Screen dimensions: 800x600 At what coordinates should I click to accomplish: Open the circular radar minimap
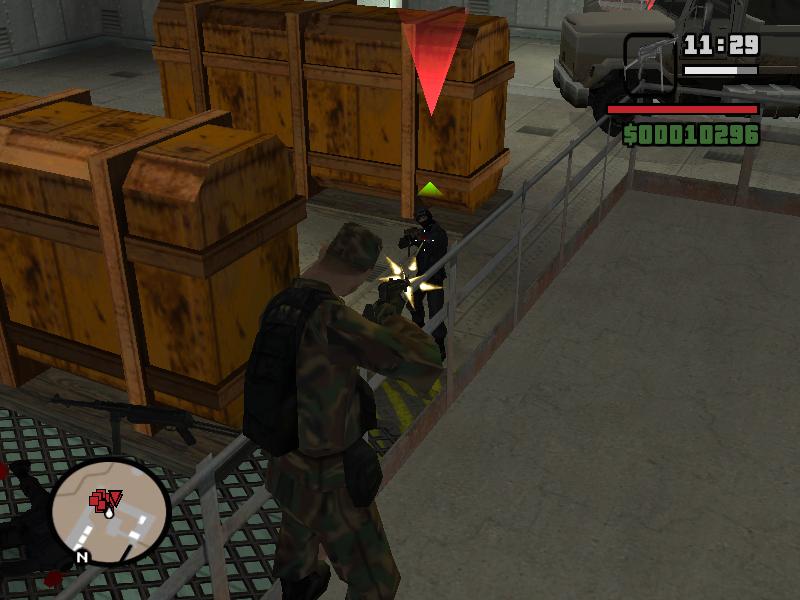pyautogui.click(x=111, y=510)
